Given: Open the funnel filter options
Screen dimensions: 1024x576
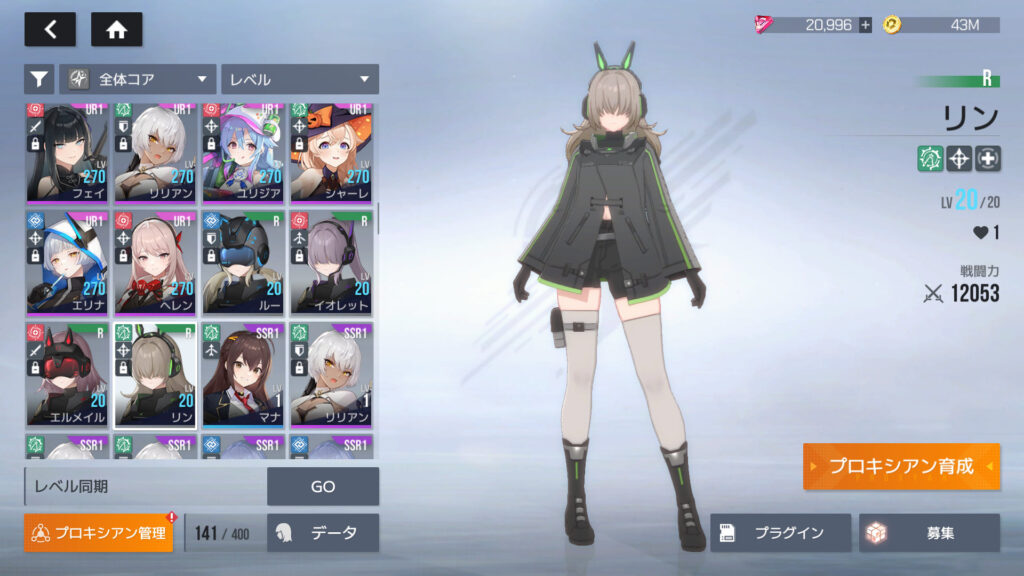Looking at the screenshot, I should pos(39,79).
